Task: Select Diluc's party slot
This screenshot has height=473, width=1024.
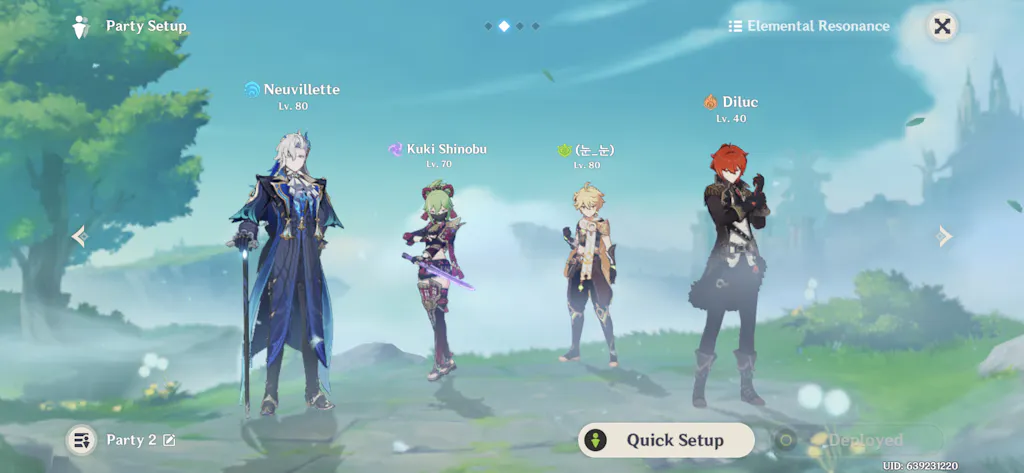Action: click(x=730, y=270)
